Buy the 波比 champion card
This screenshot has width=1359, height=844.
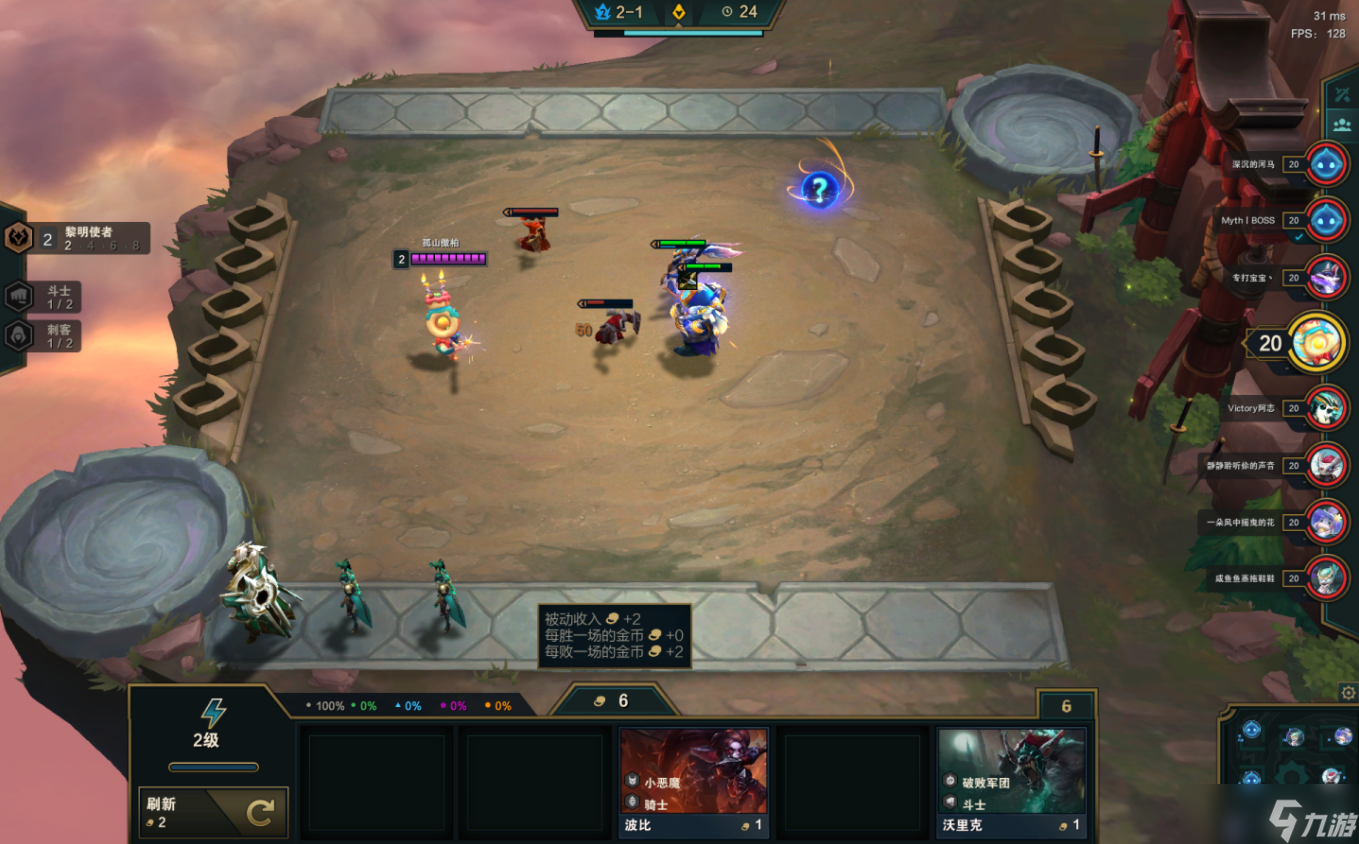(693, 782)
